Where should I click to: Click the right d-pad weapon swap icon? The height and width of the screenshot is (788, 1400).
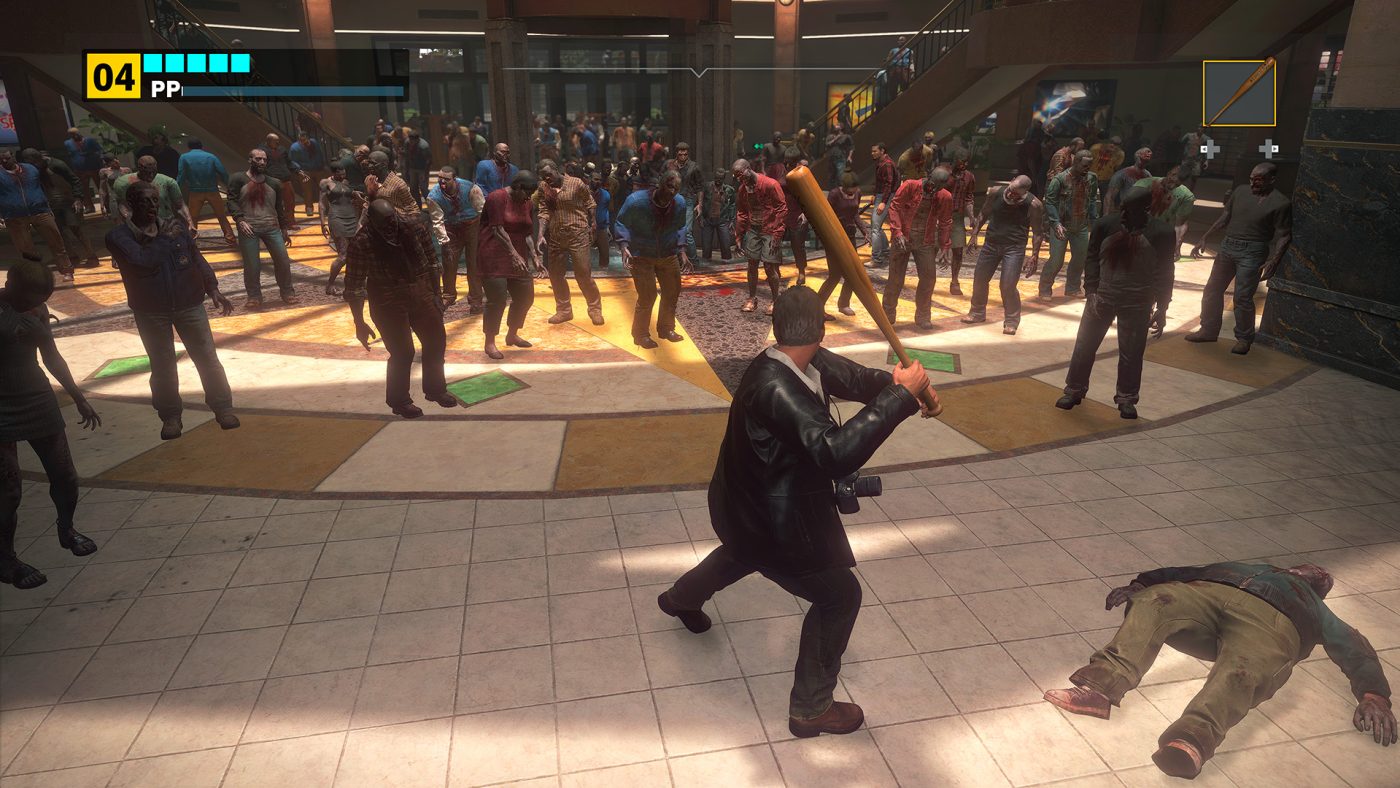pyautogui.click(x=1268, y=149)
